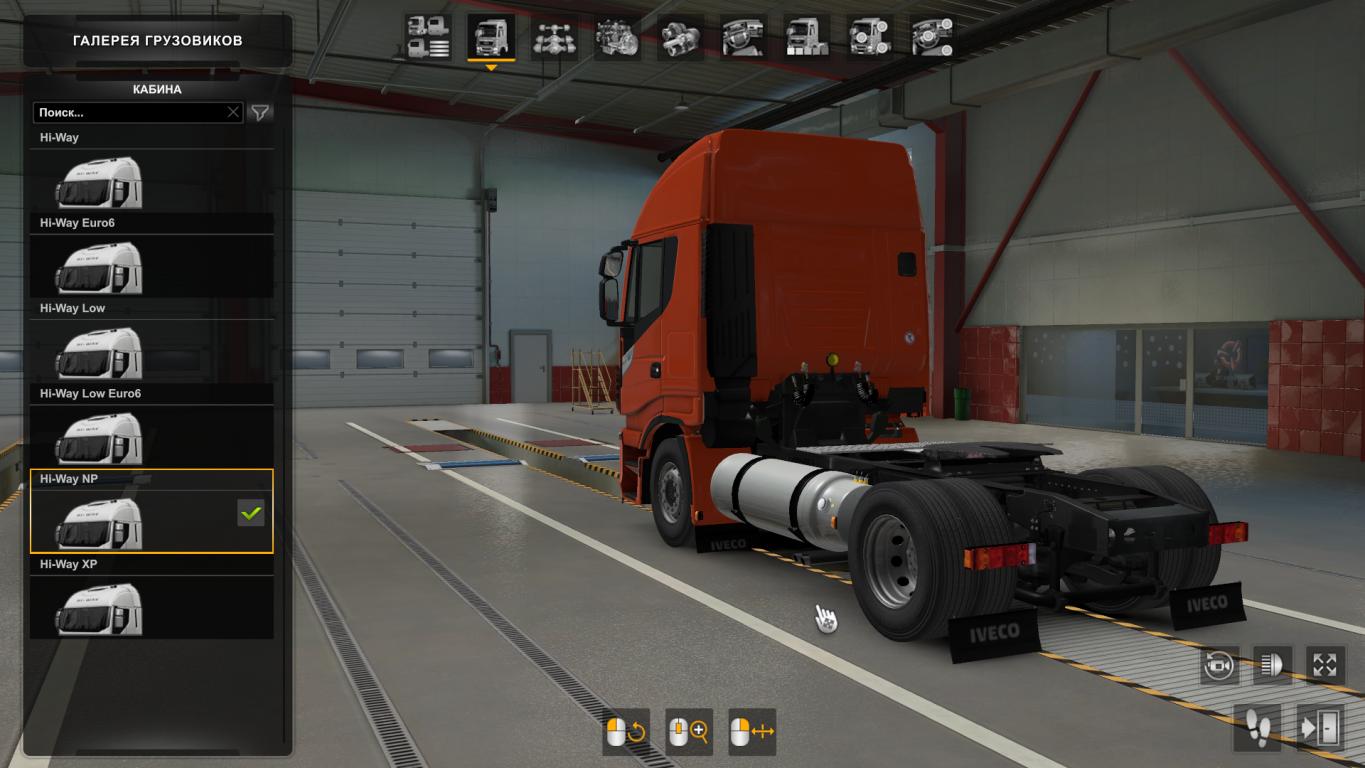1365x768 pixels.
Task: Exit the truck gallery via door icon
Action: pyautogui.click(x=1320, y=728)
